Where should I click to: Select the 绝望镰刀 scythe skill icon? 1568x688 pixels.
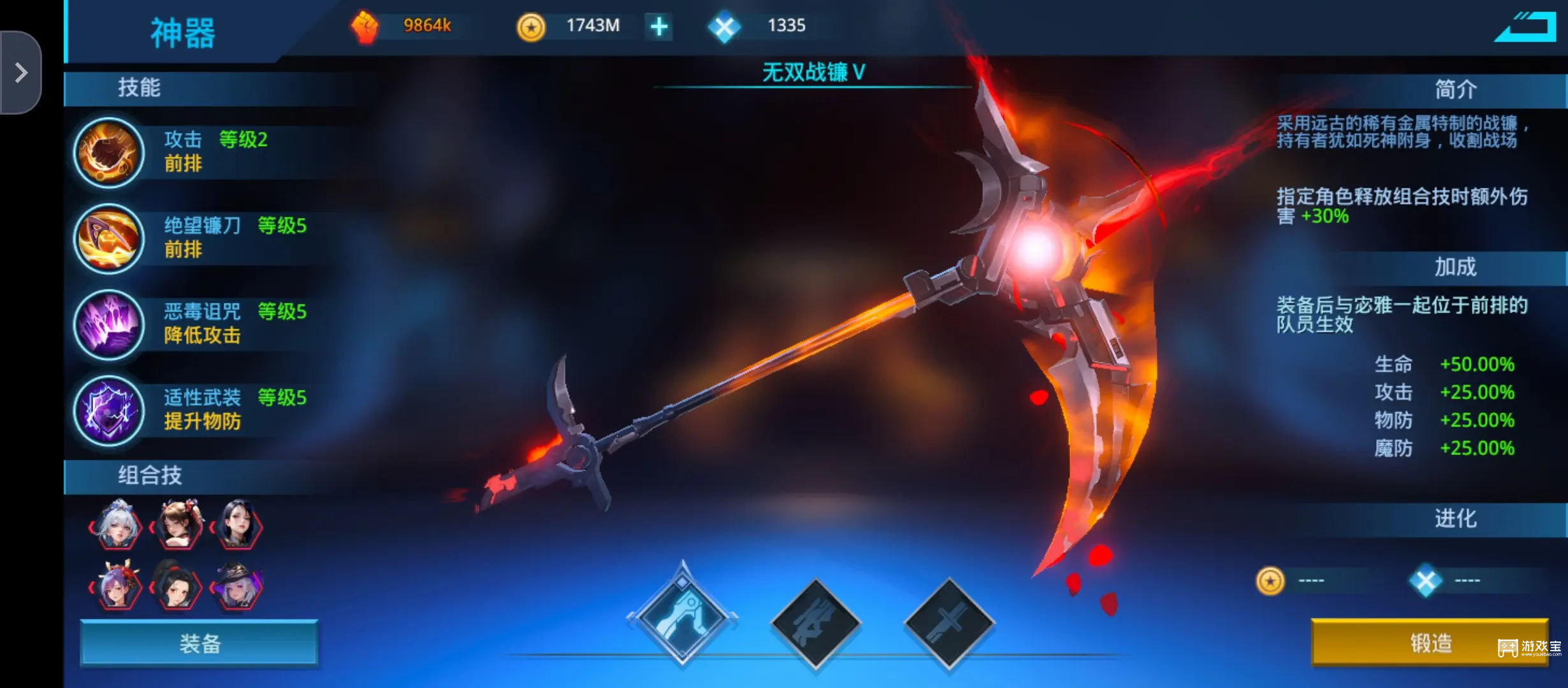[109, 239]
